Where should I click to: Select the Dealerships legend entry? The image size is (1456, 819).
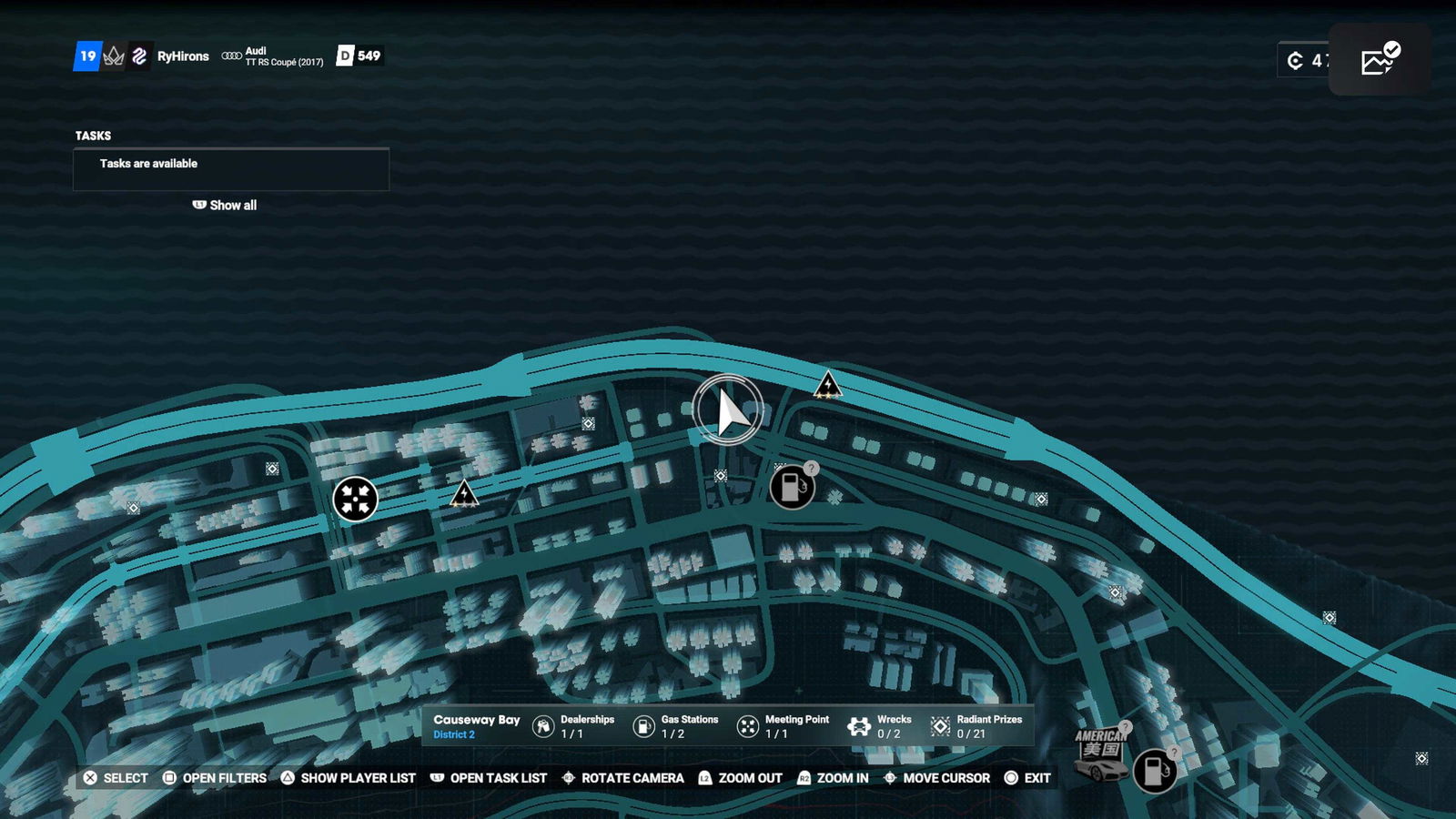[573, 726]
